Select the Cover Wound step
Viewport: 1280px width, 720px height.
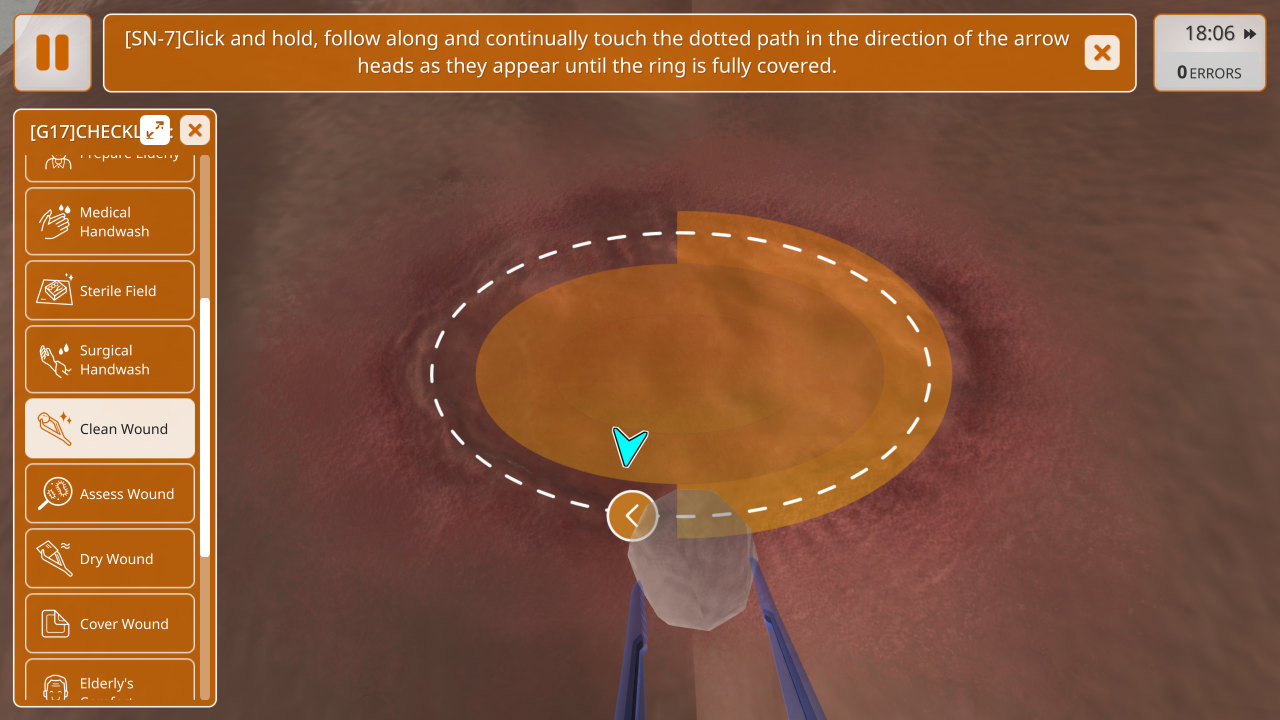tap(110, 624)
